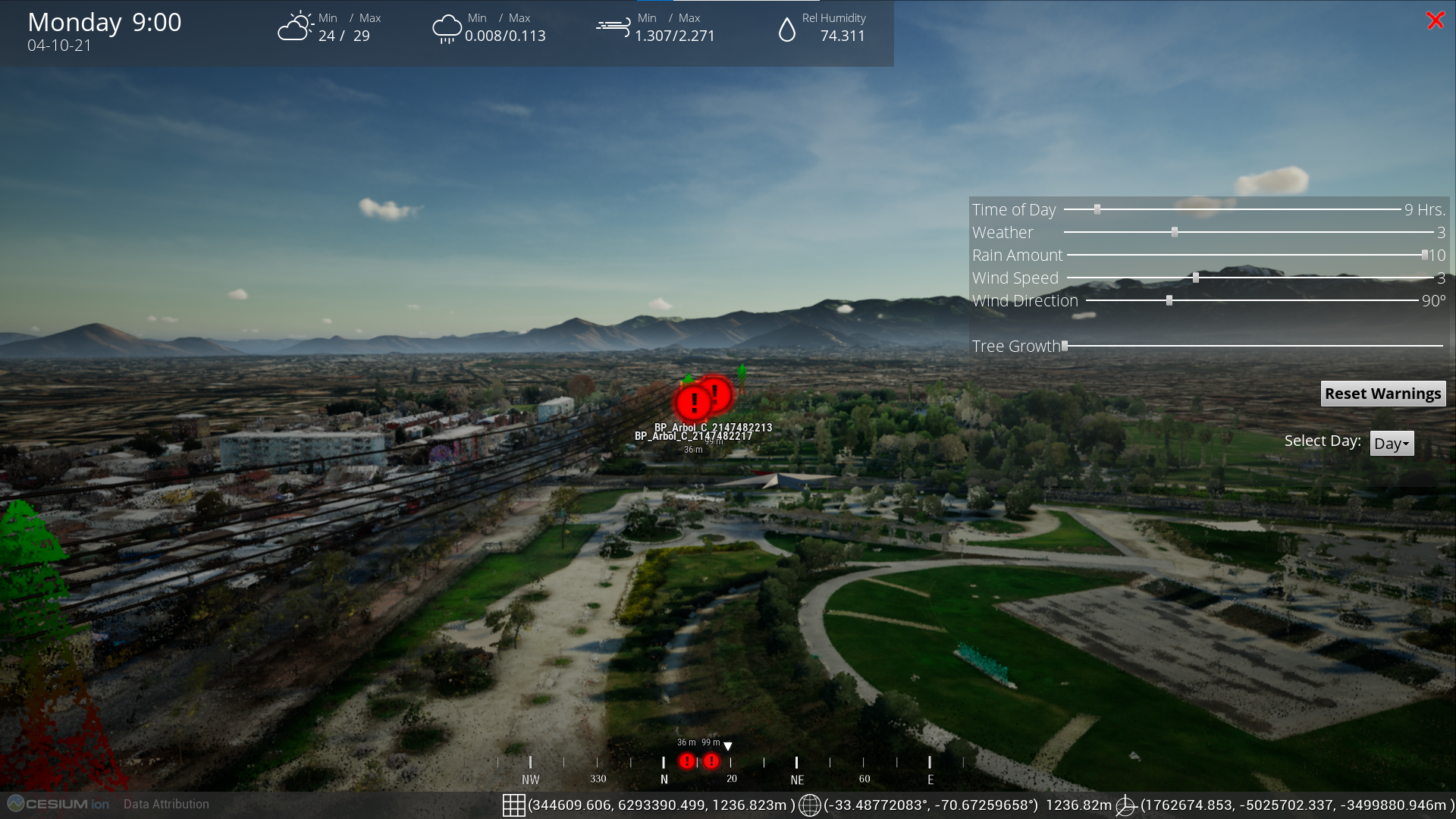Screen dimensions: 1456x819
Task: Click the Reset Warnings button
Action: (x=1382, y=394)
